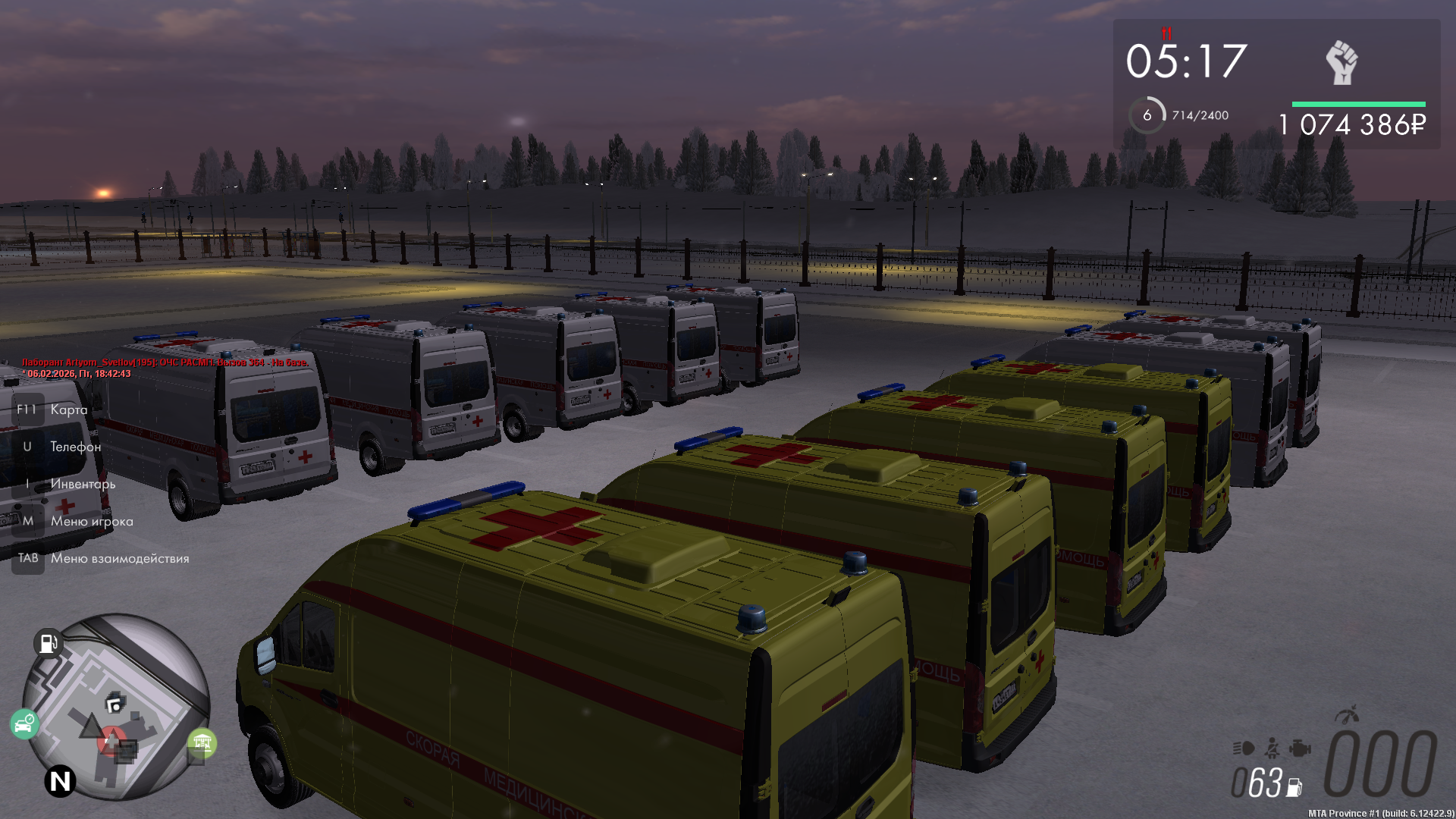This screenshot has width=1456, height=819.
Task: Click the level 6 experience ring
Action: click(x=1147, y=115)
